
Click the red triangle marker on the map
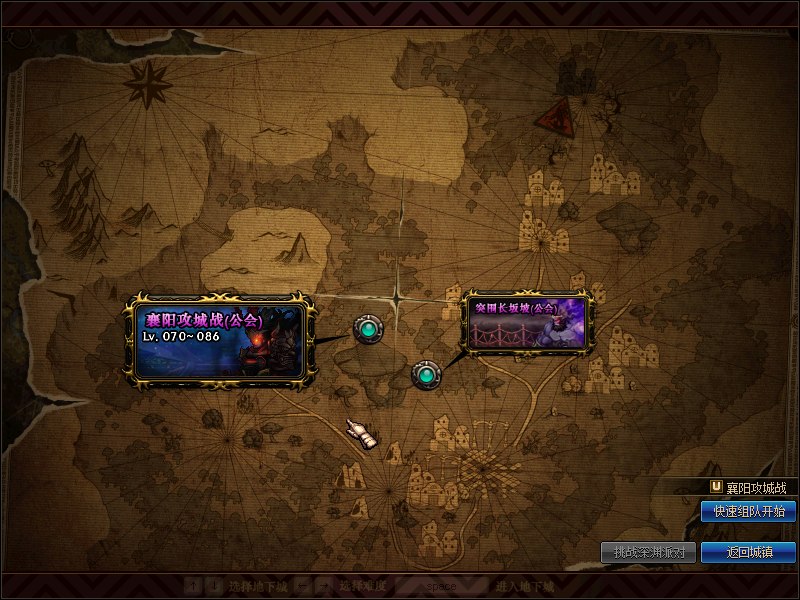pyautogui.click(x=553, y=119)
